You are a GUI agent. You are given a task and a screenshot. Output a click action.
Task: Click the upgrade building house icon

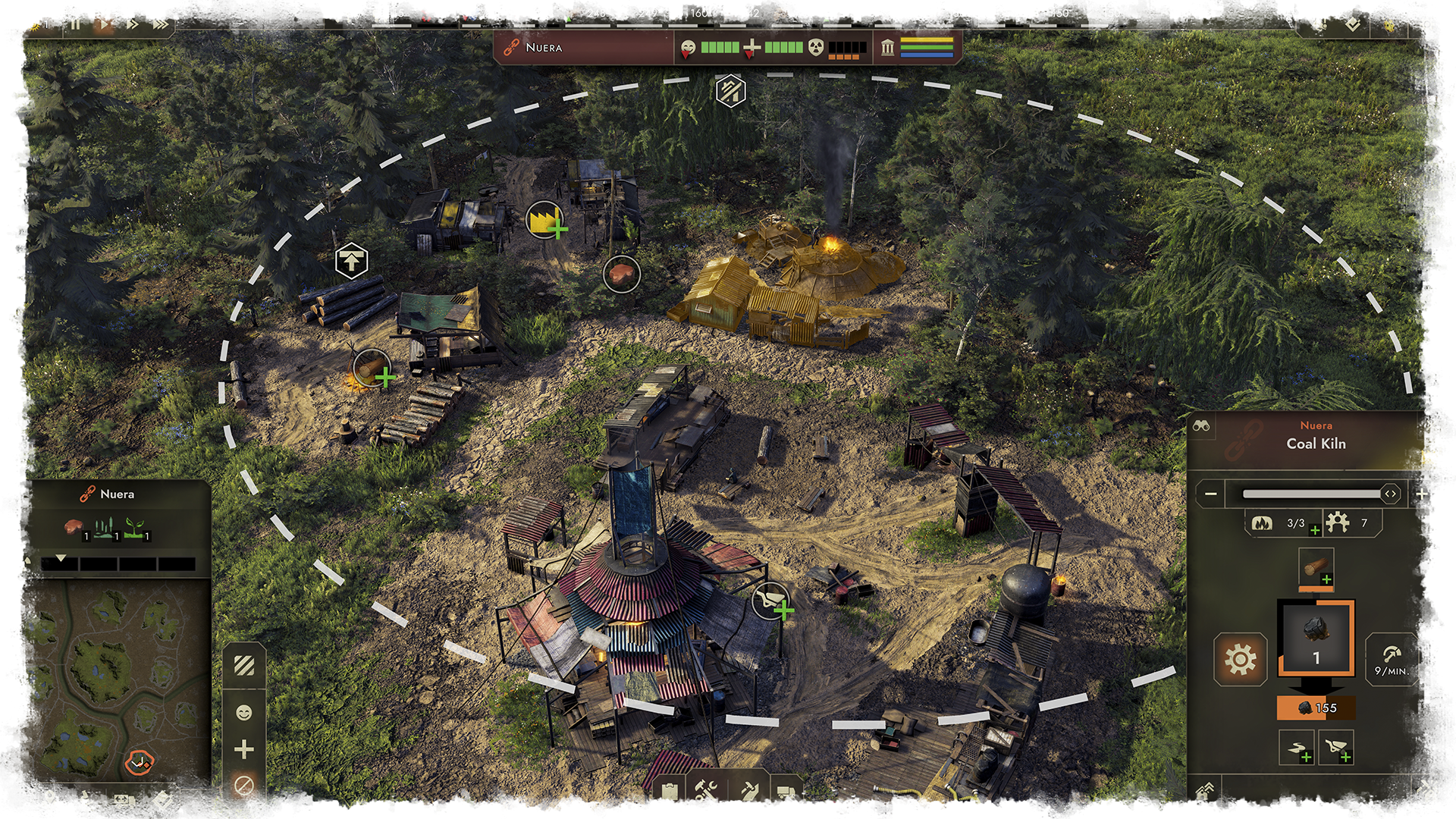[1205, 792]
